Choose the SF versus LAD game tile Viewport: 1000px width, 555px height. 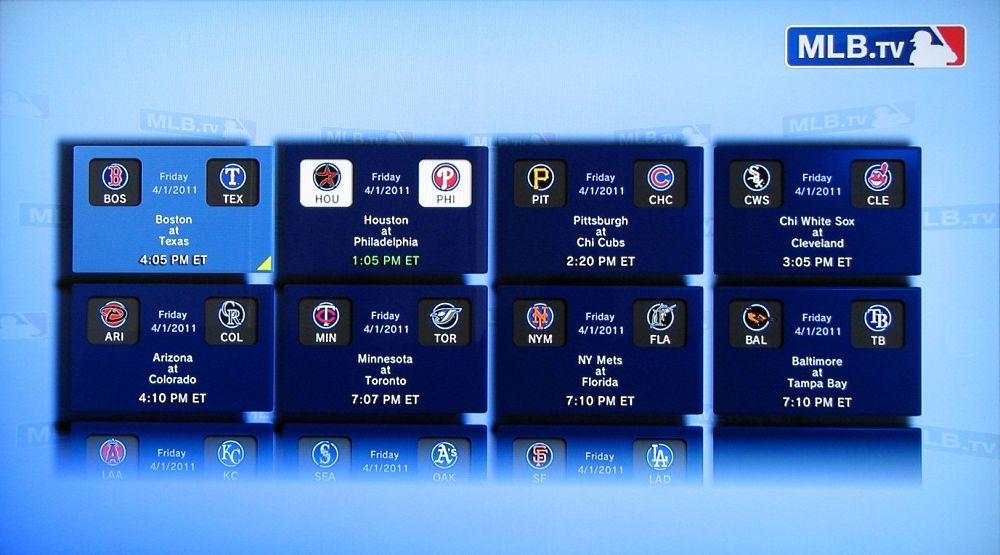tap(600, 456)
